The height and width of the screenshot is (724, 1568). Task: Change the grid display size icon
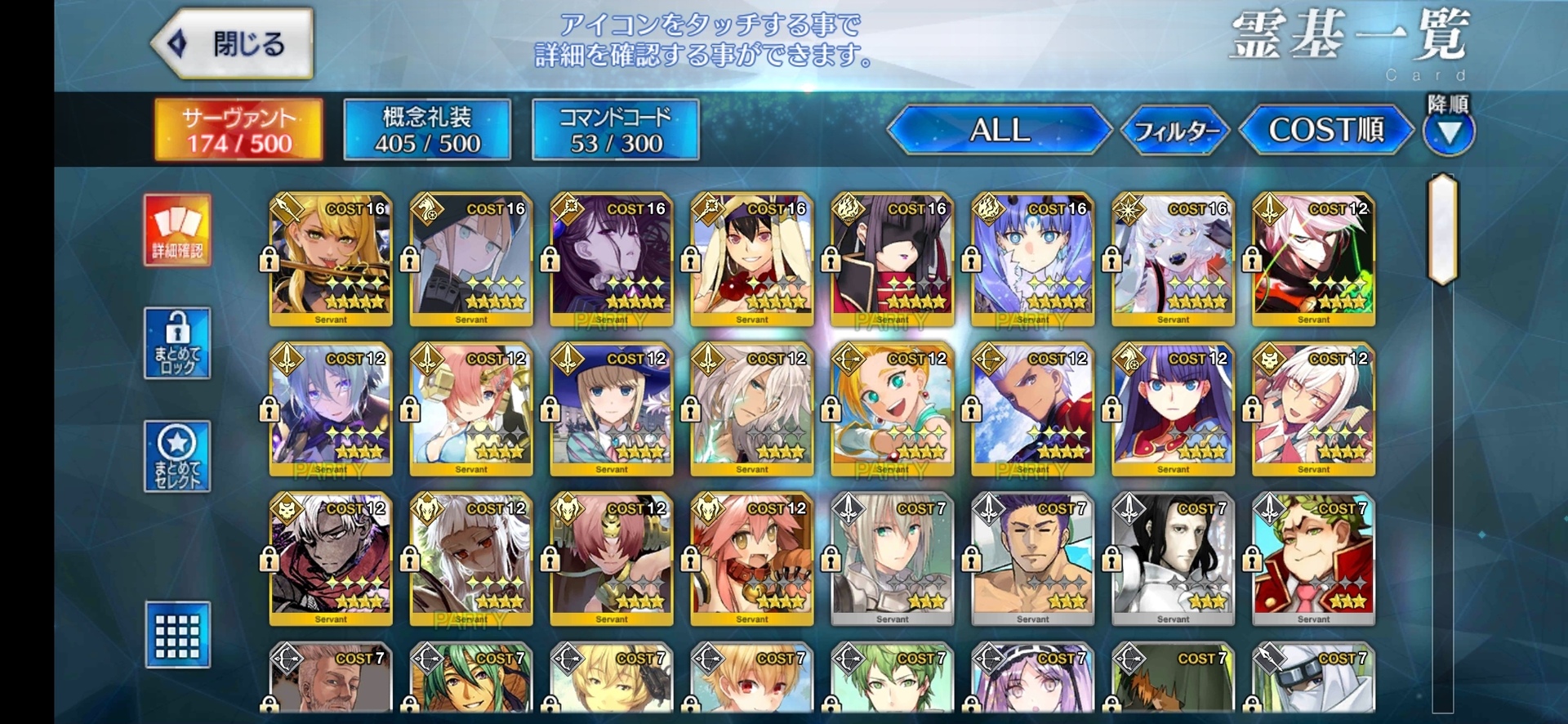[177, 635]
